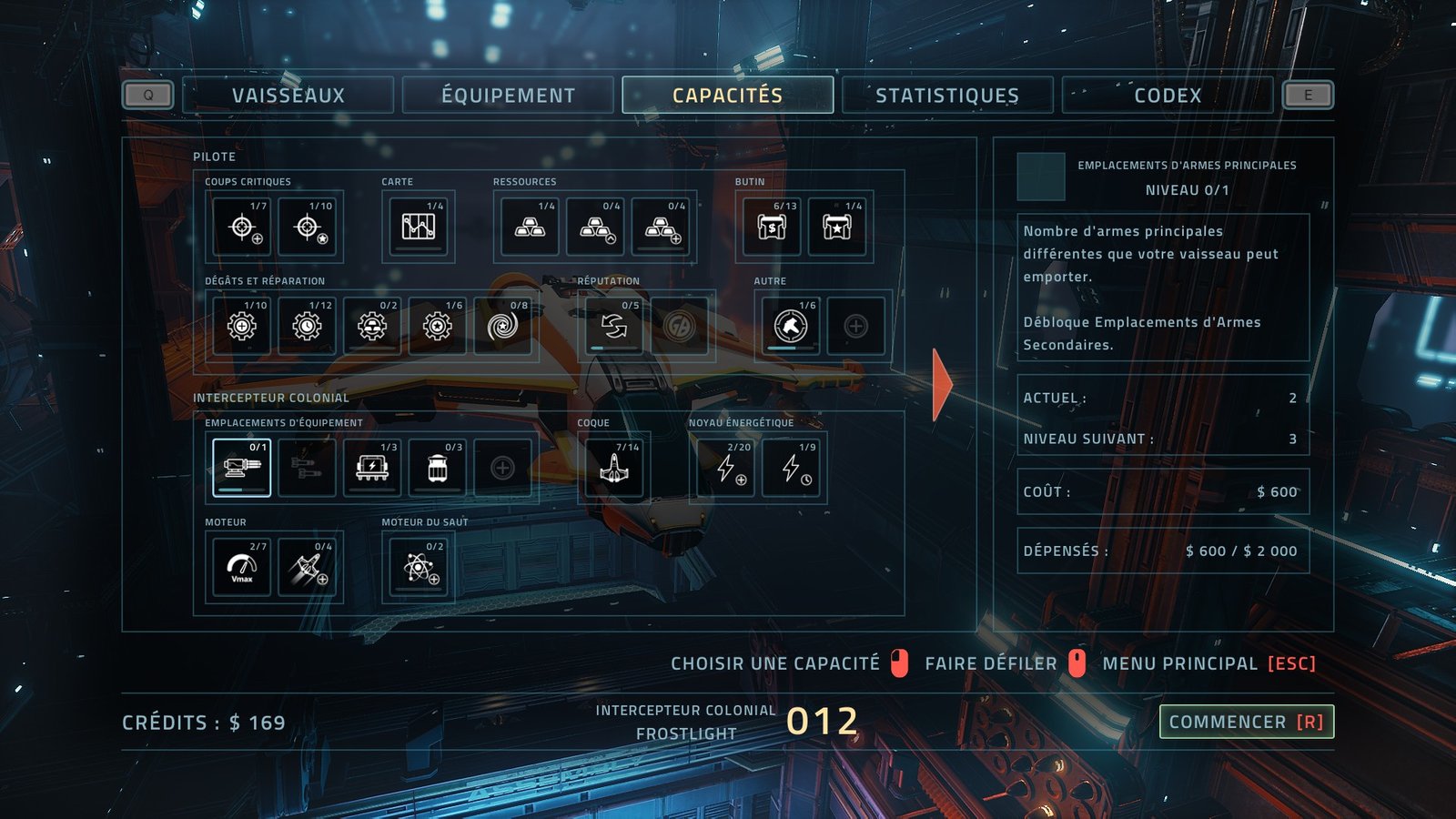The image size is (1456, 819).
Task: Click the Commencer button
Action: [1246, 722]
